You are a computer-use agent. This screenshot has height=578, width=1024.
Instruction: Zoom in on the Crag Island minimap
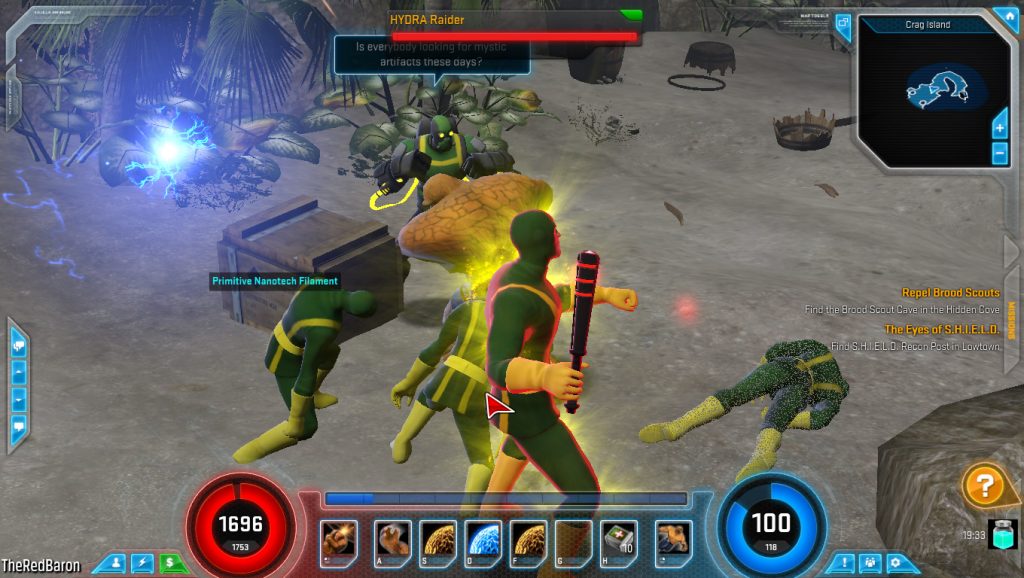tap(999, 127)
